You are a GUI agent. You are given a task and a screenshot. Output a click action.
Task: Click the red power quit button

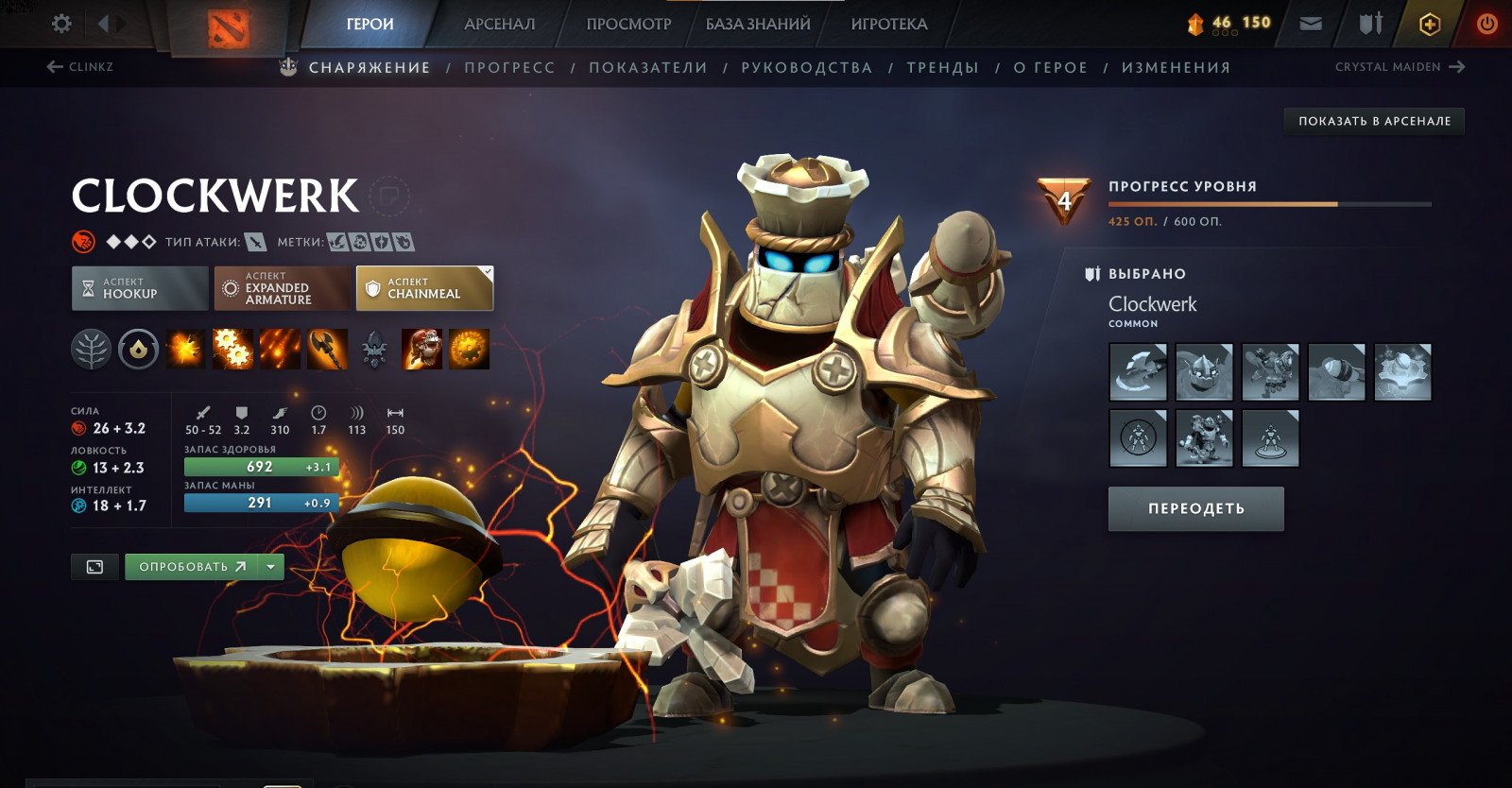(1486, 25)
